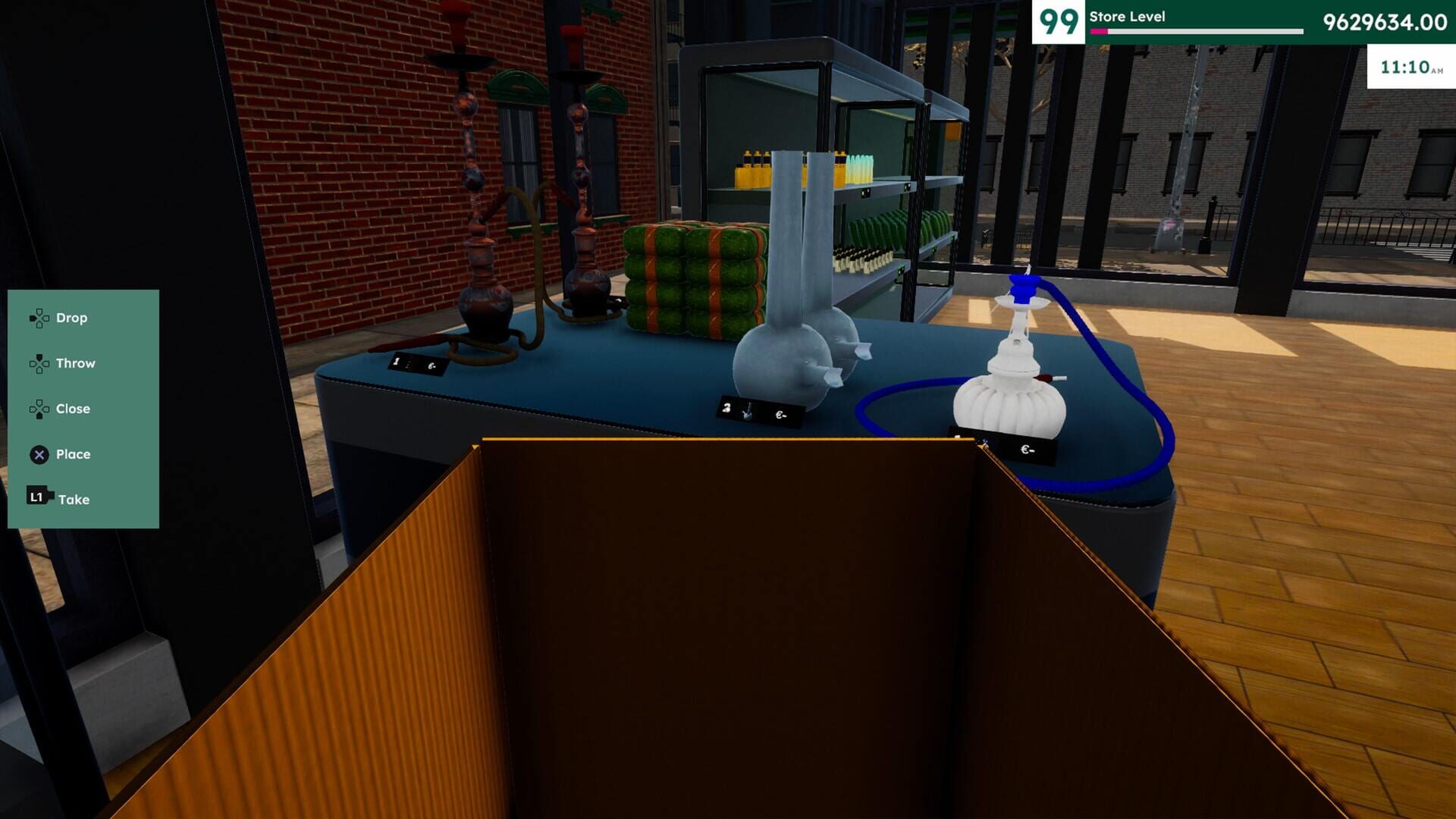Click the Place action prompt

(74, 454)
